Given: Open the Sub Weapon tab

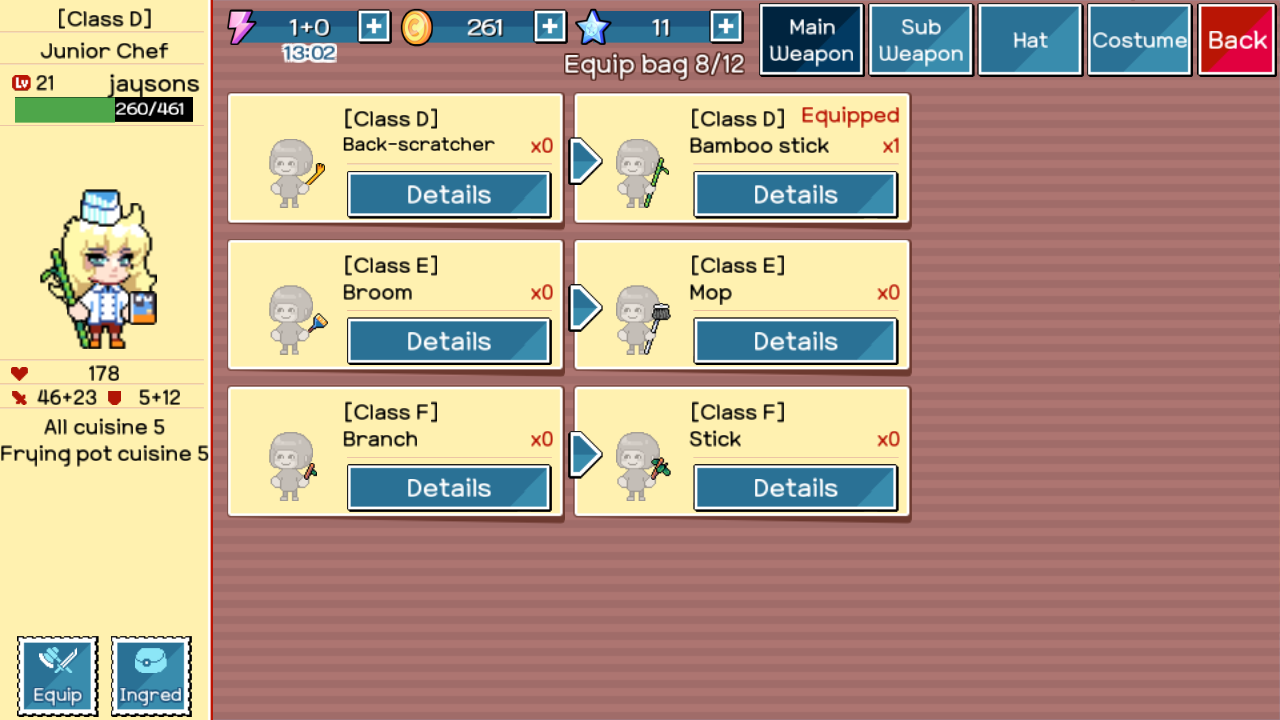Looking at the screenshot, I should pos(920,40).
